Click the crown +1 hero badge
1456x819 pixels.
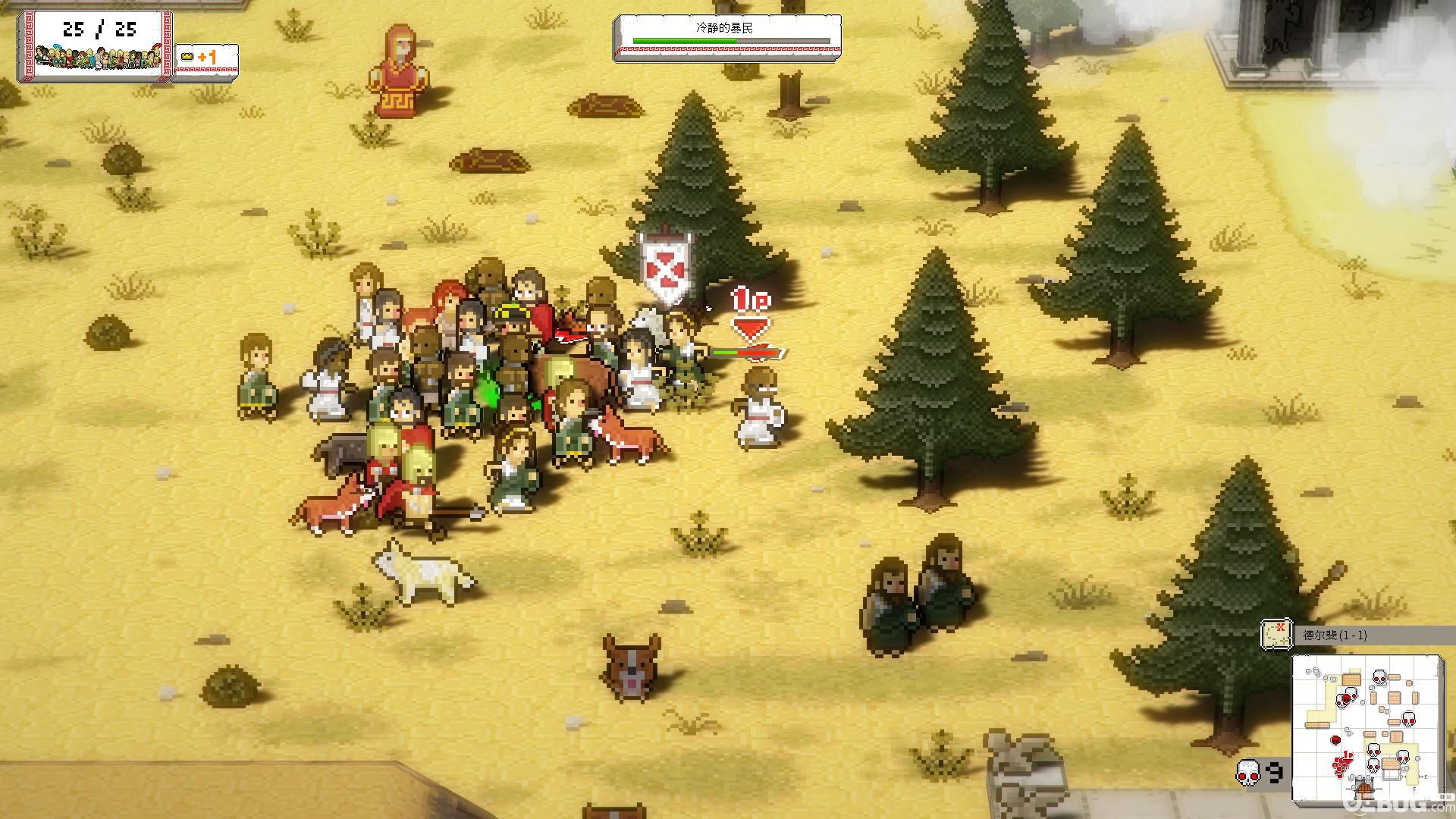206,58
